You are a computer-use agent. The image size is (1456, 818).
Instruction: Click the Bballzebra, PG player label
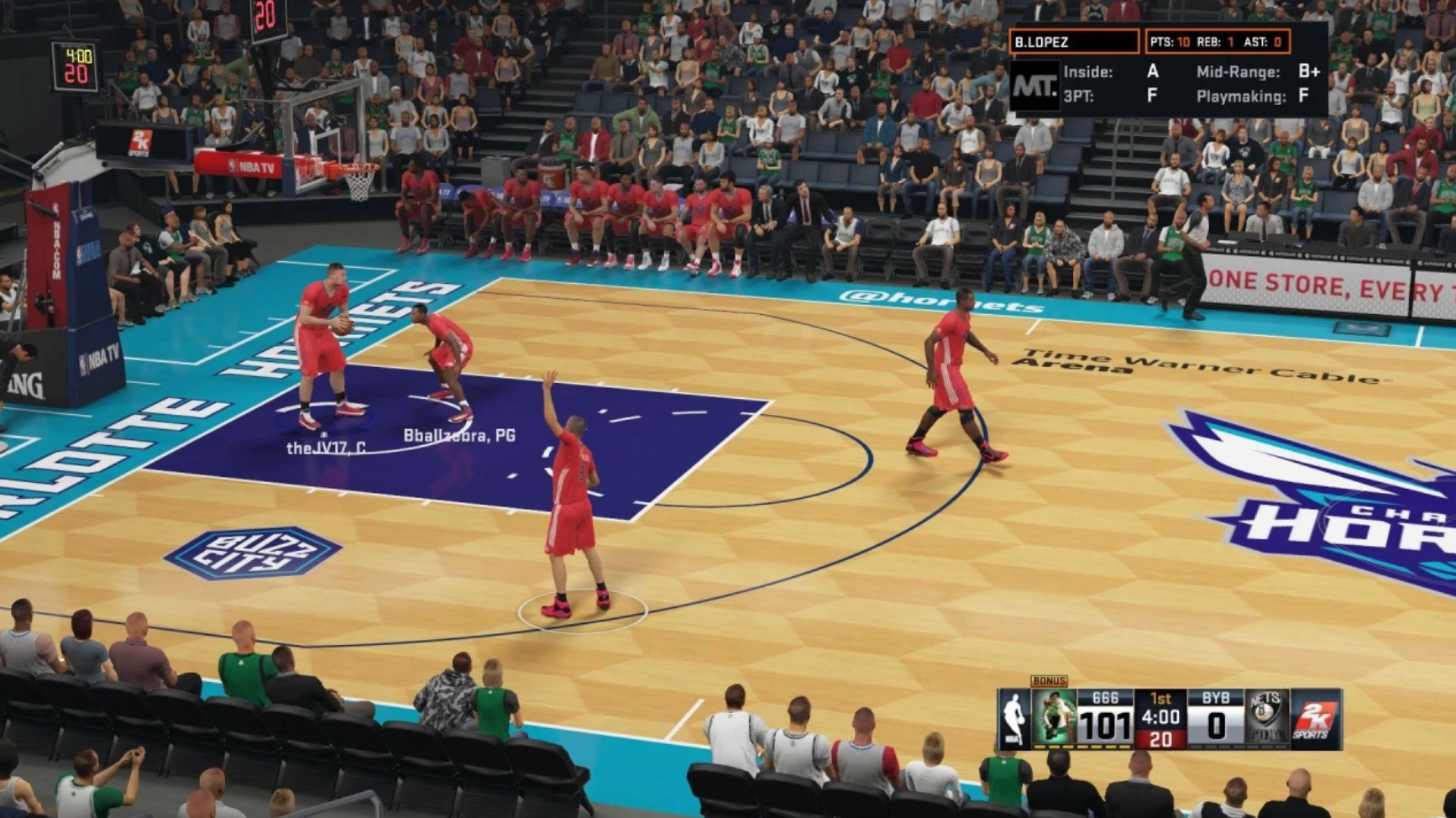pos(461,435)
